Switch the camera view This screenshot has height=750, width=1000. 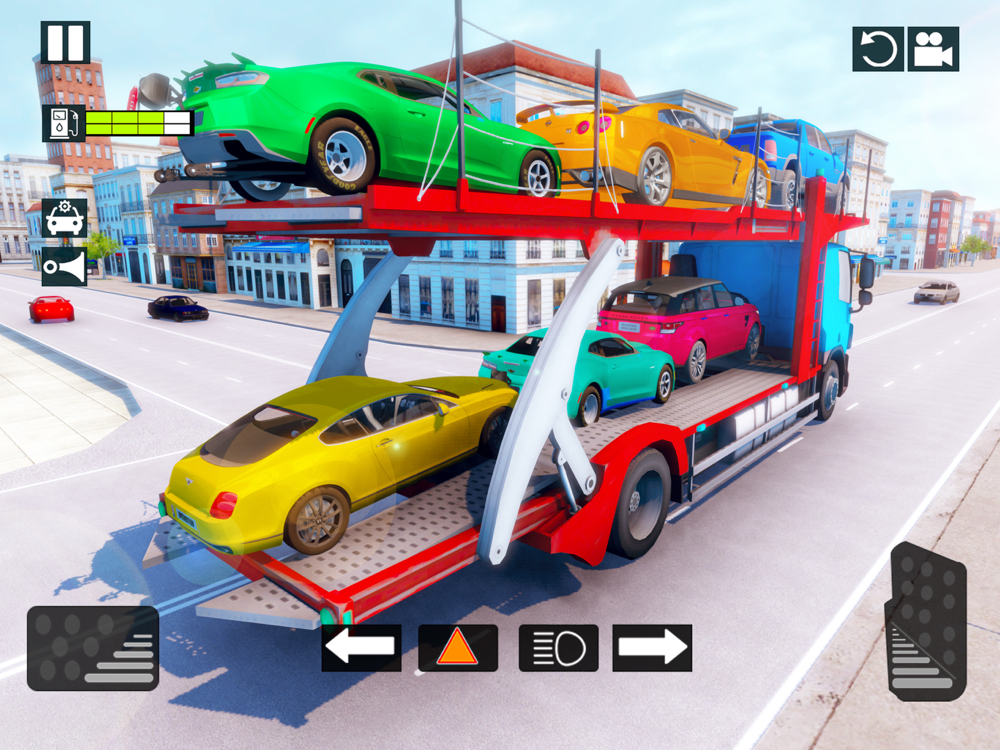(933, 49)
